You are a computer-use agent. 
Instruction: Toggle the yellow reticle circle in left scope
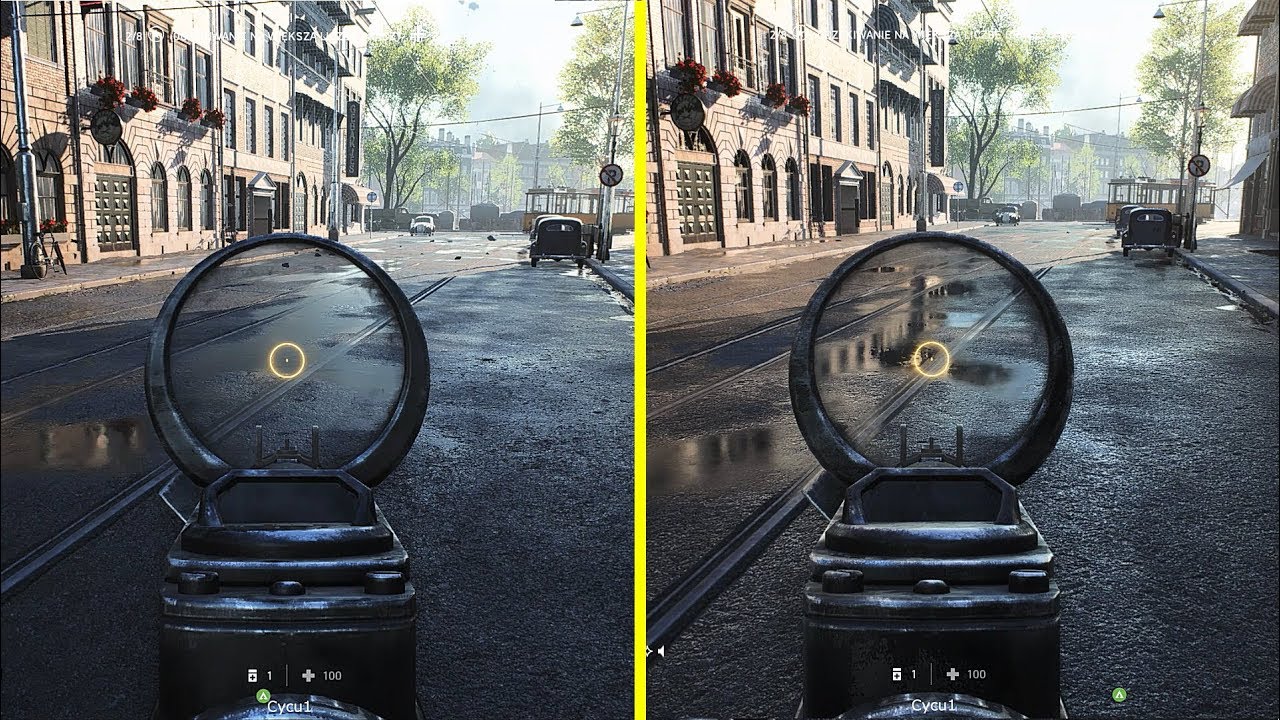click(x=288, y=358)
